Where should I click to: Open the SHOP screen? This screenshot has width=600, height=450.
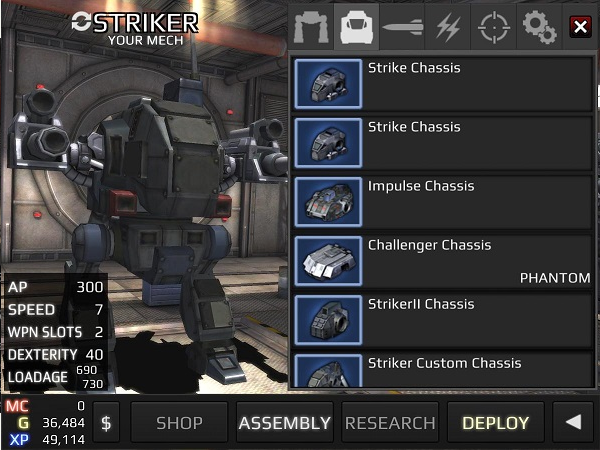coord(179,423)
